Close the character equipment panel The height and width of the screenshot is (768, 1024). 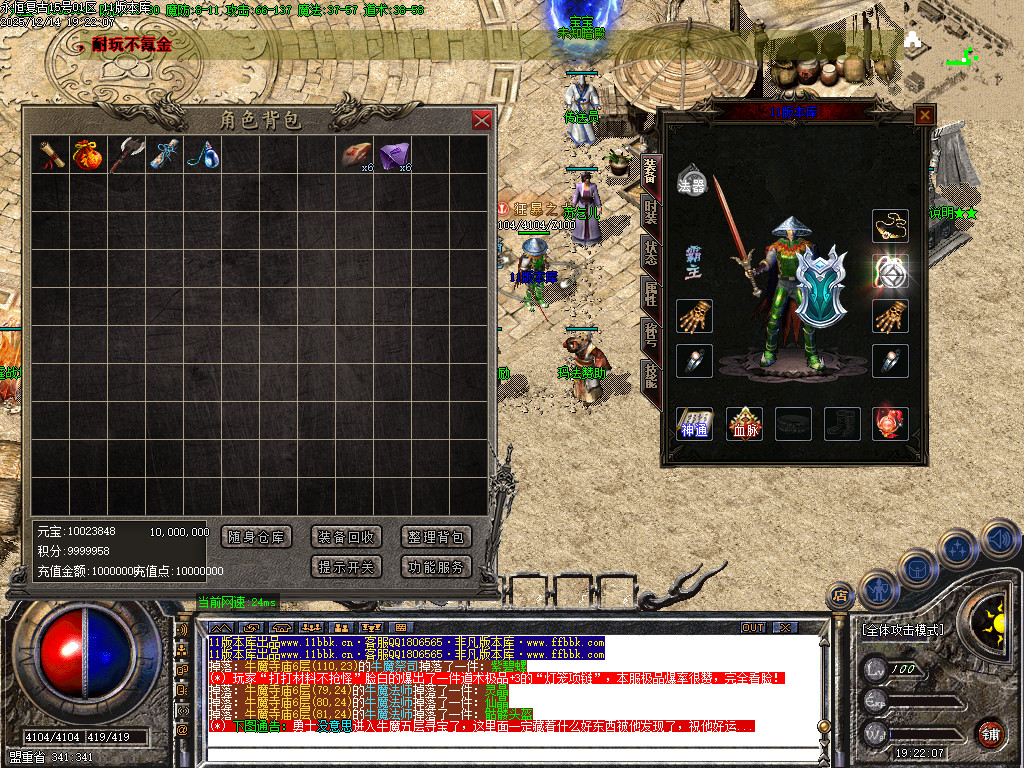coord(925,115)
